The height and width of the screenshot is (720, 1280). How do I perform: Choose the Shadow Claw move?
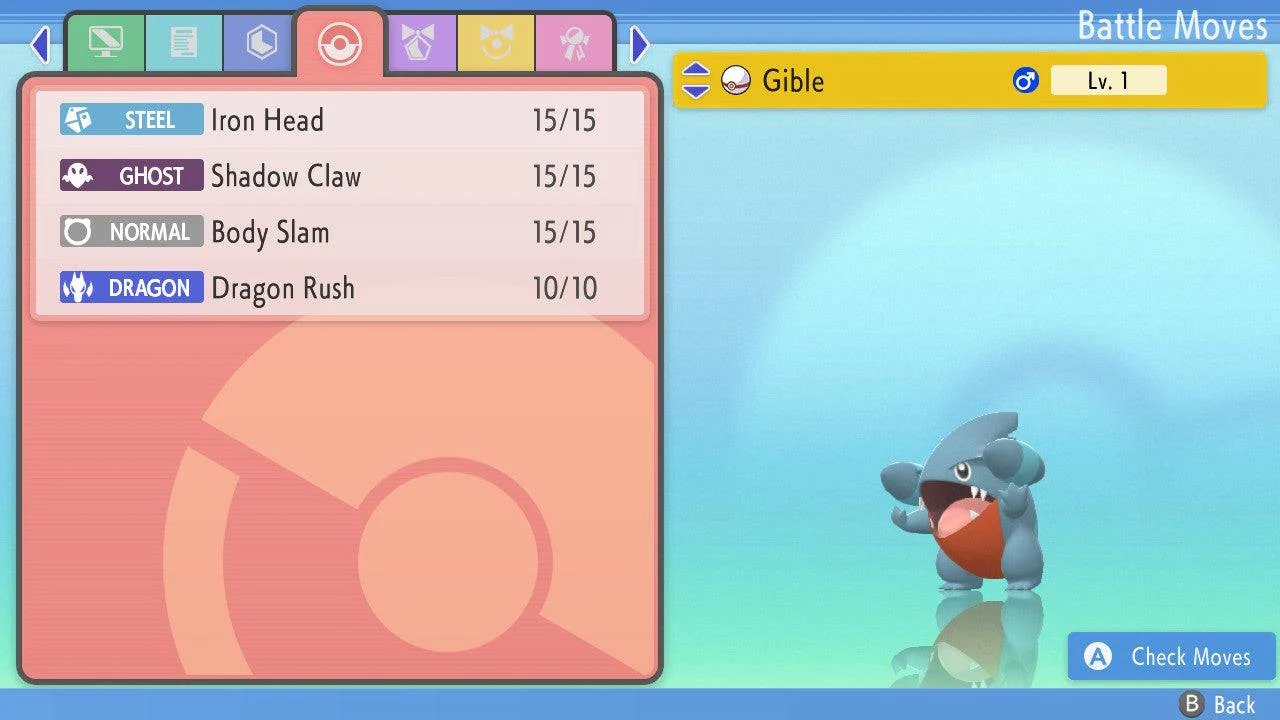point(340,177)
